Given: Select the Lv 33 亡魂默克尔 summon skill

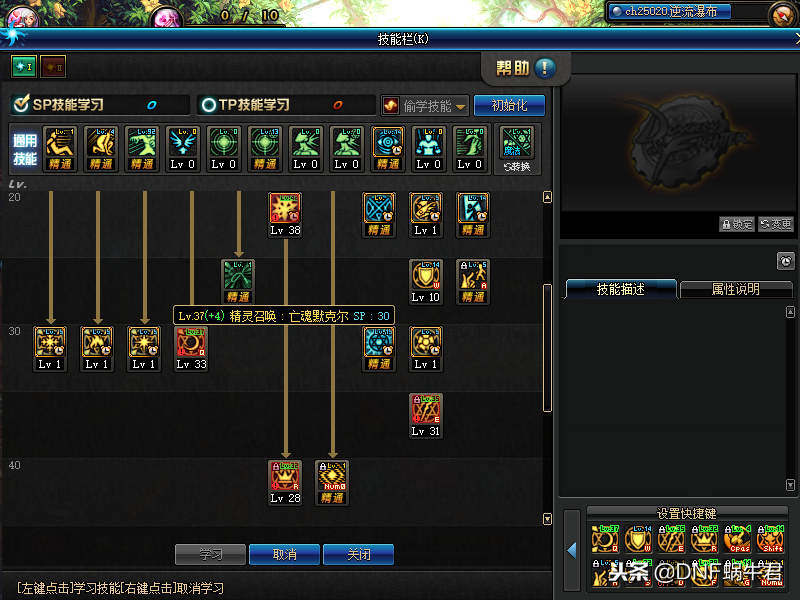Looking at the screenshot, I should click(191, 343).
